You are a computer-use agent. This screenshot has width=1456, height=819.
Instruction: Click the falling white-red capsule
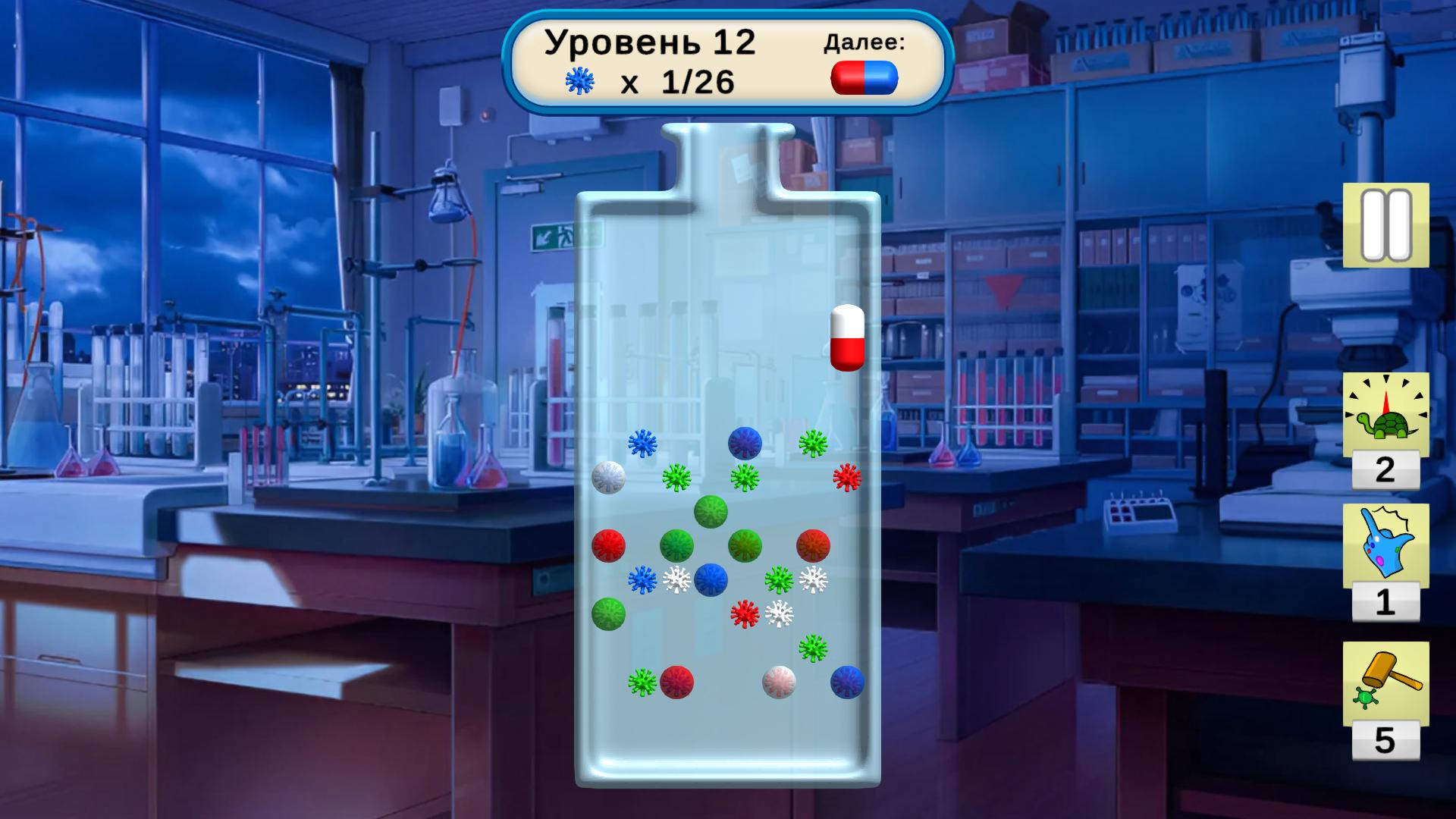[847, 339]
